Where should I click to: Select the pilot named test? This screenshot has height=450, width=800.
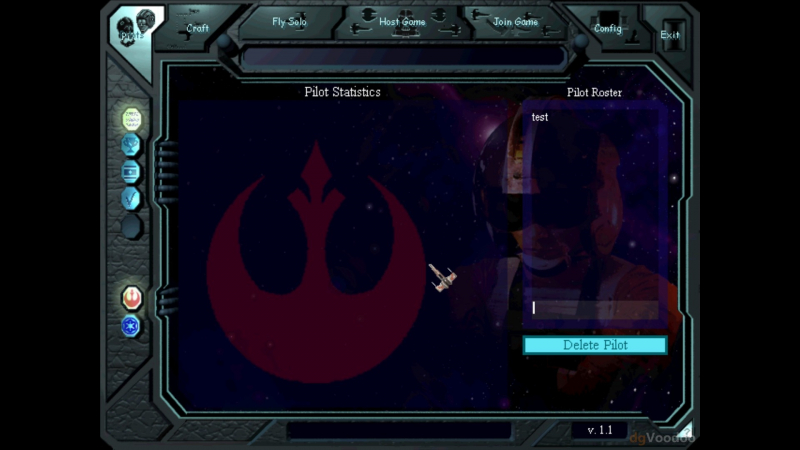[541, 118]
